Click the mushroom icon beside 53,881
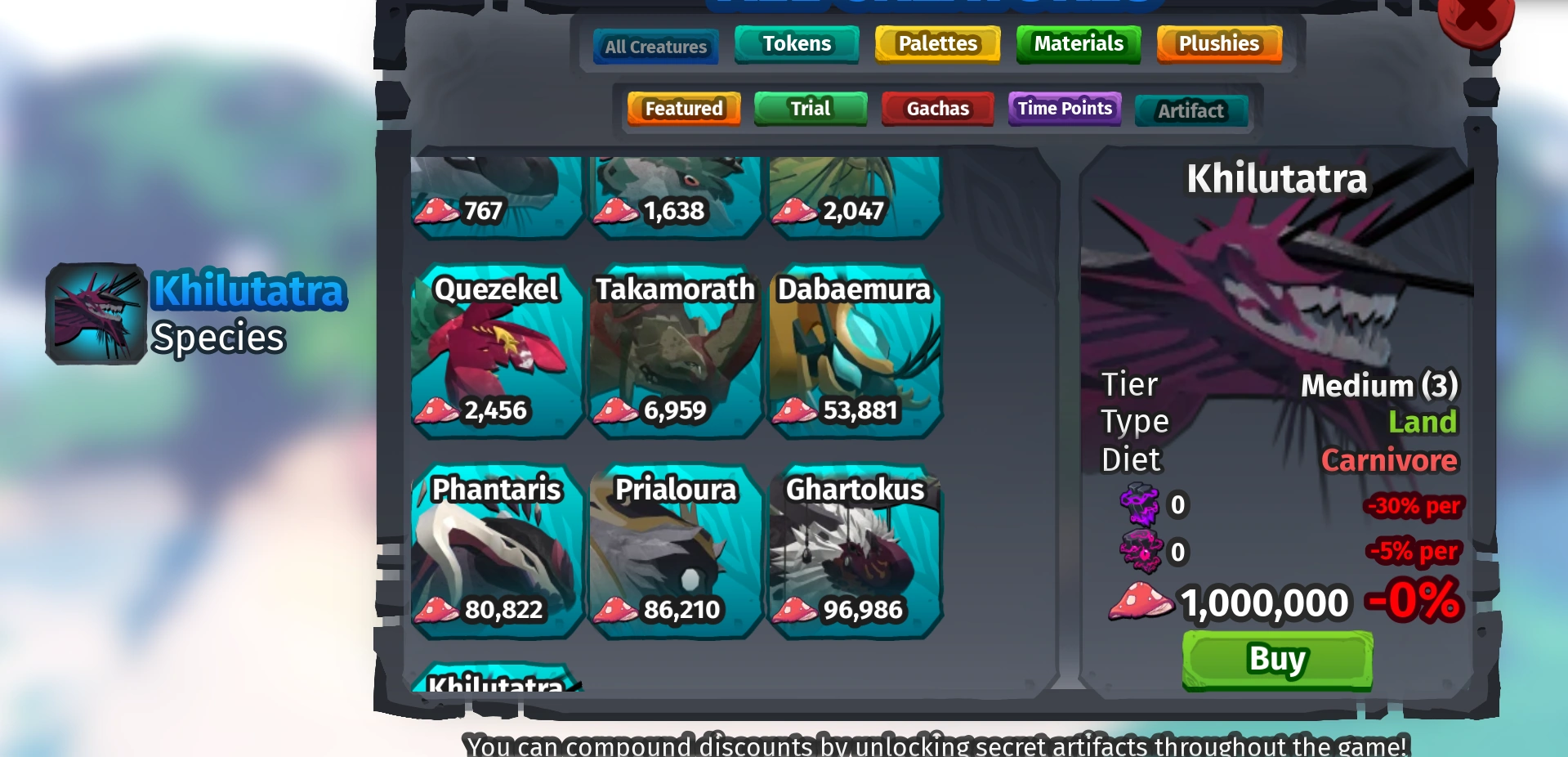The height and width of the screenshot is (757, 1568). click(x=796, y=411)
